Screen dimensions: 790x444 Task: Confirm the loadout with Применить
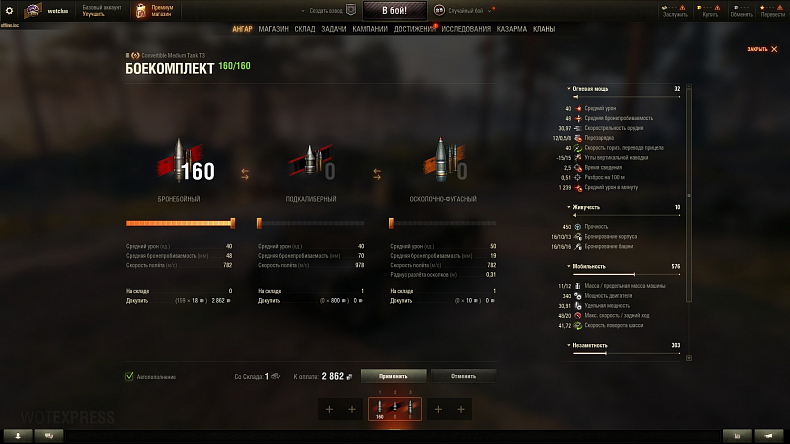393,376
